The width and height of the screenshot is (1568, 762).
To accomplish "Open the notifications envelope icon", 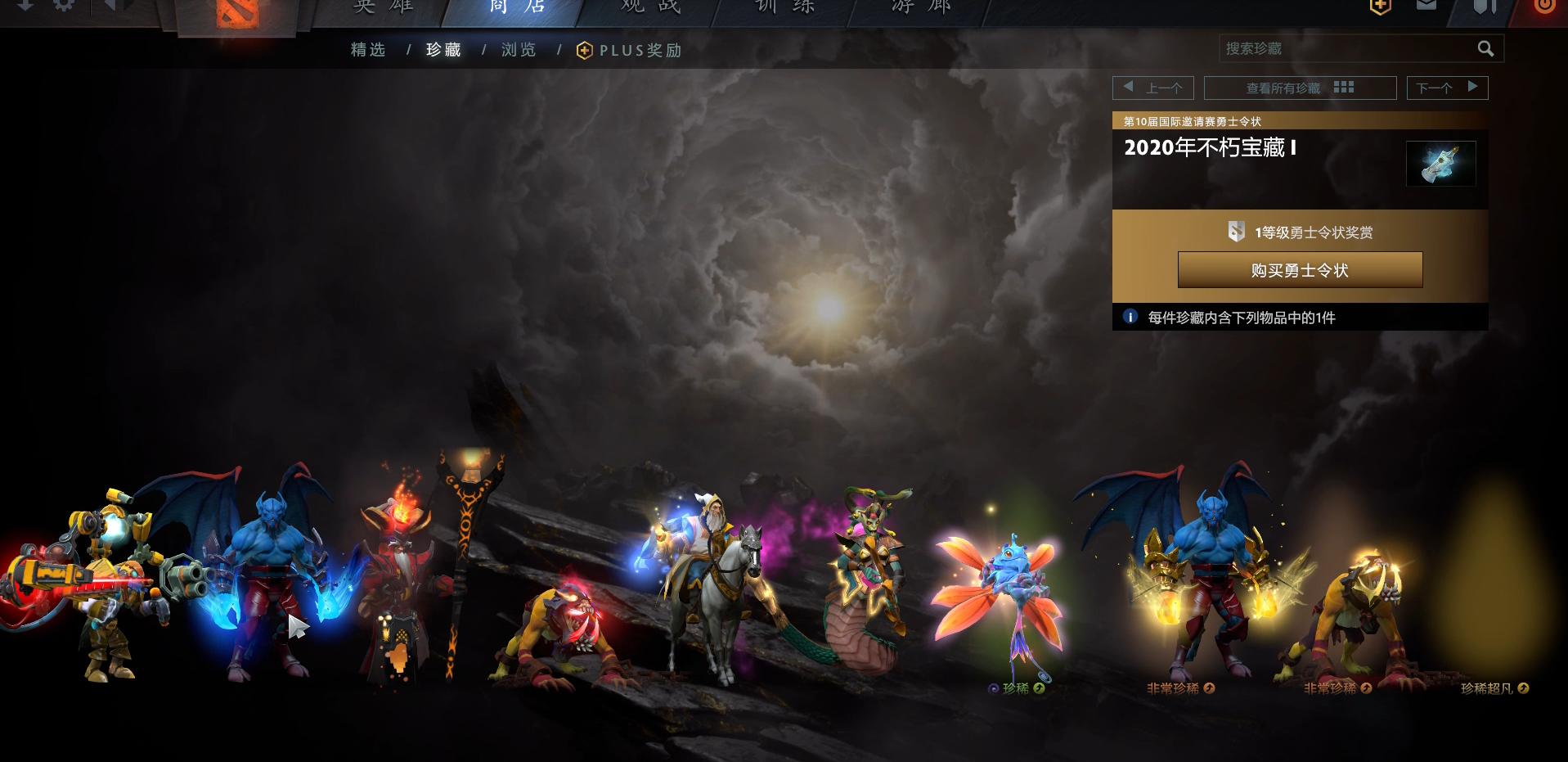I will click(1426, 6).
